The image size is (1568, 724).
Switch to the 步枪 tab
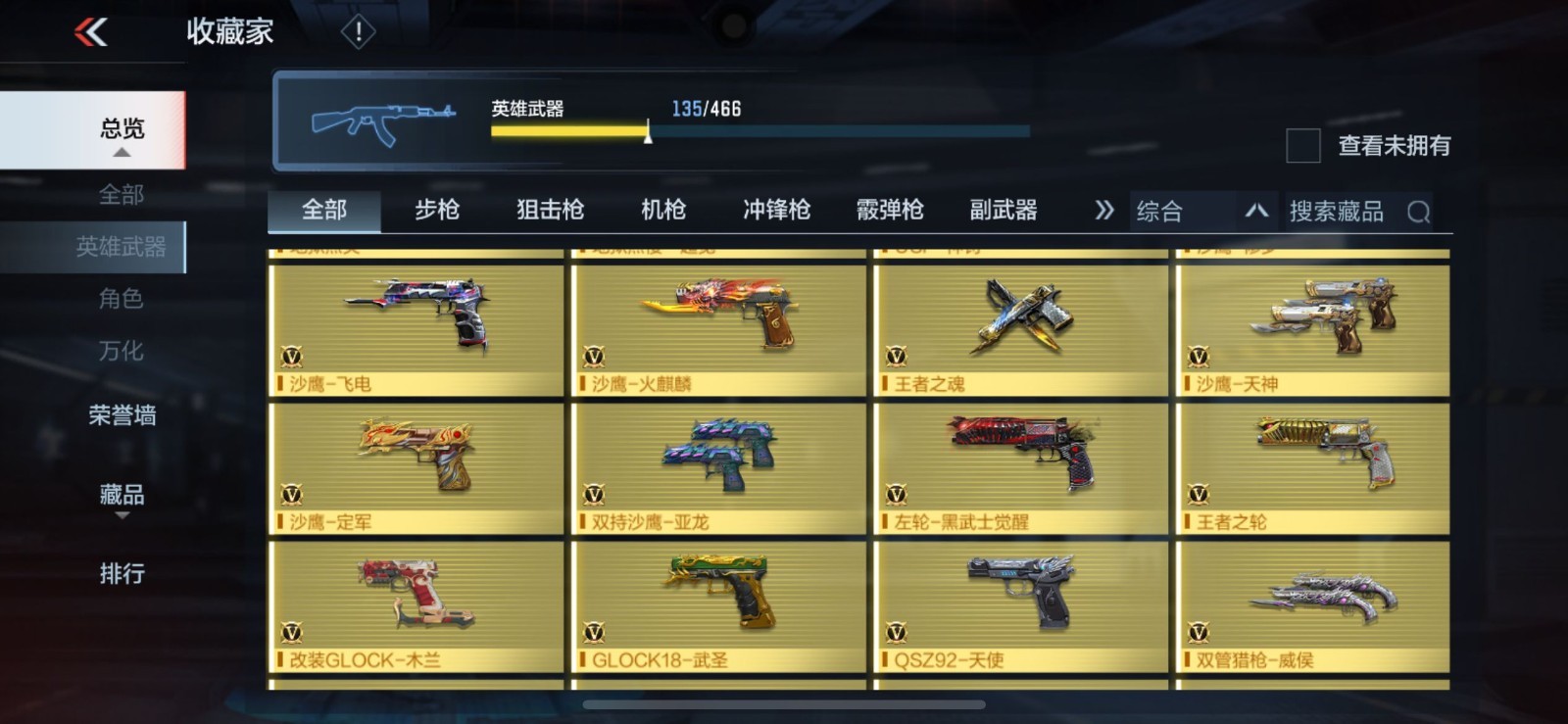(437, 210)
